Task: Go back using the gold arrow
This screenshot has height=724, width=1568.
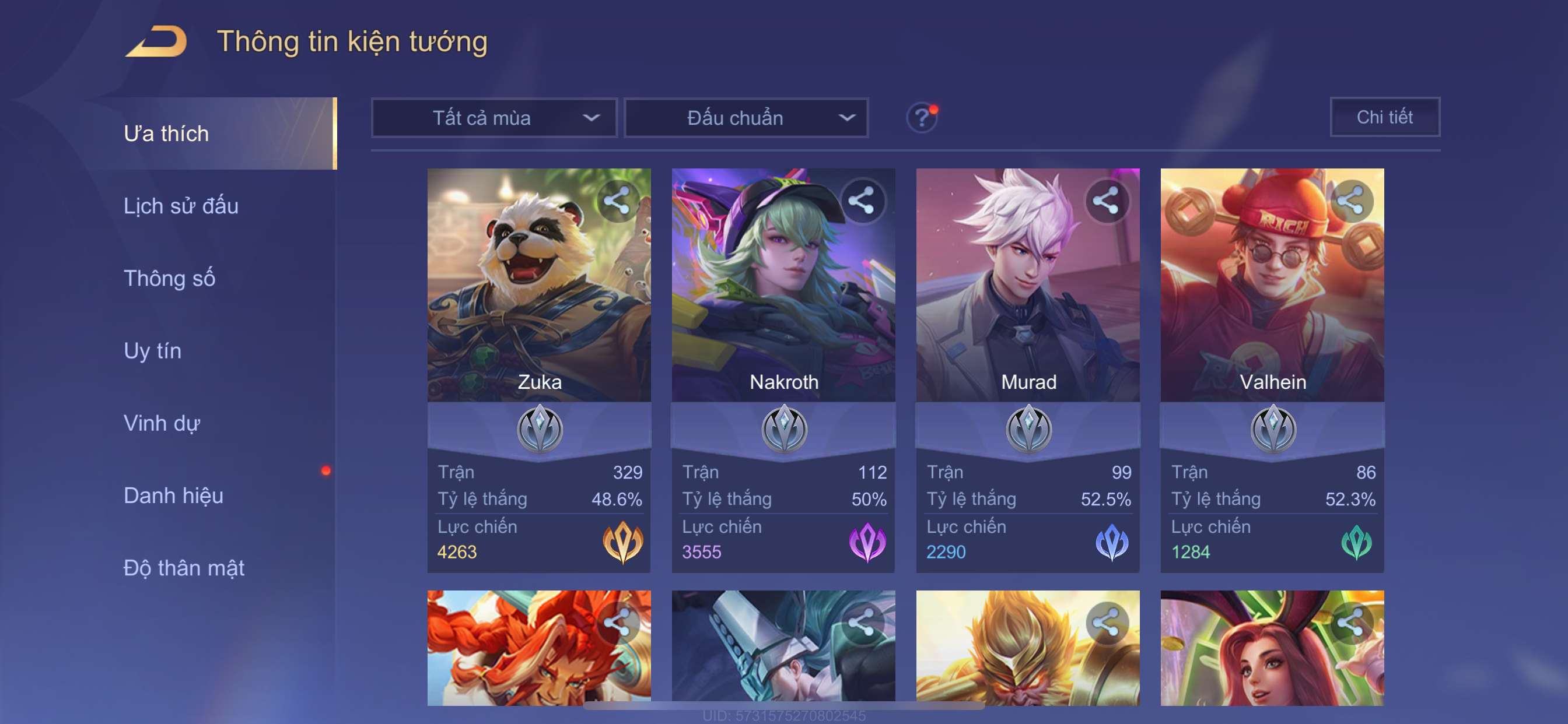Action: (x=156, y=42)
